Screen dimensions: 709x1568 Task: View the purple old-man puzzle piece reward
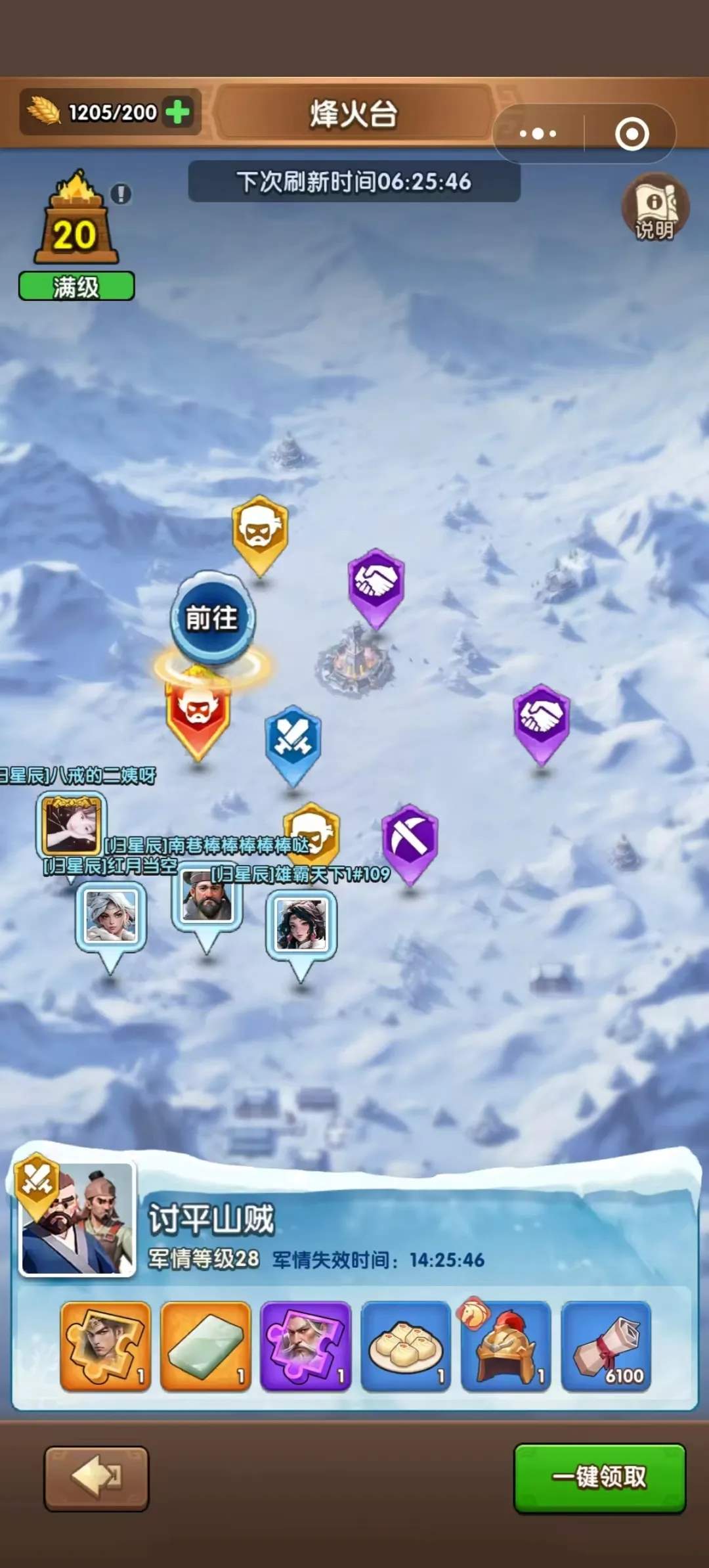pyautogui.click(x=306, y=1346)
